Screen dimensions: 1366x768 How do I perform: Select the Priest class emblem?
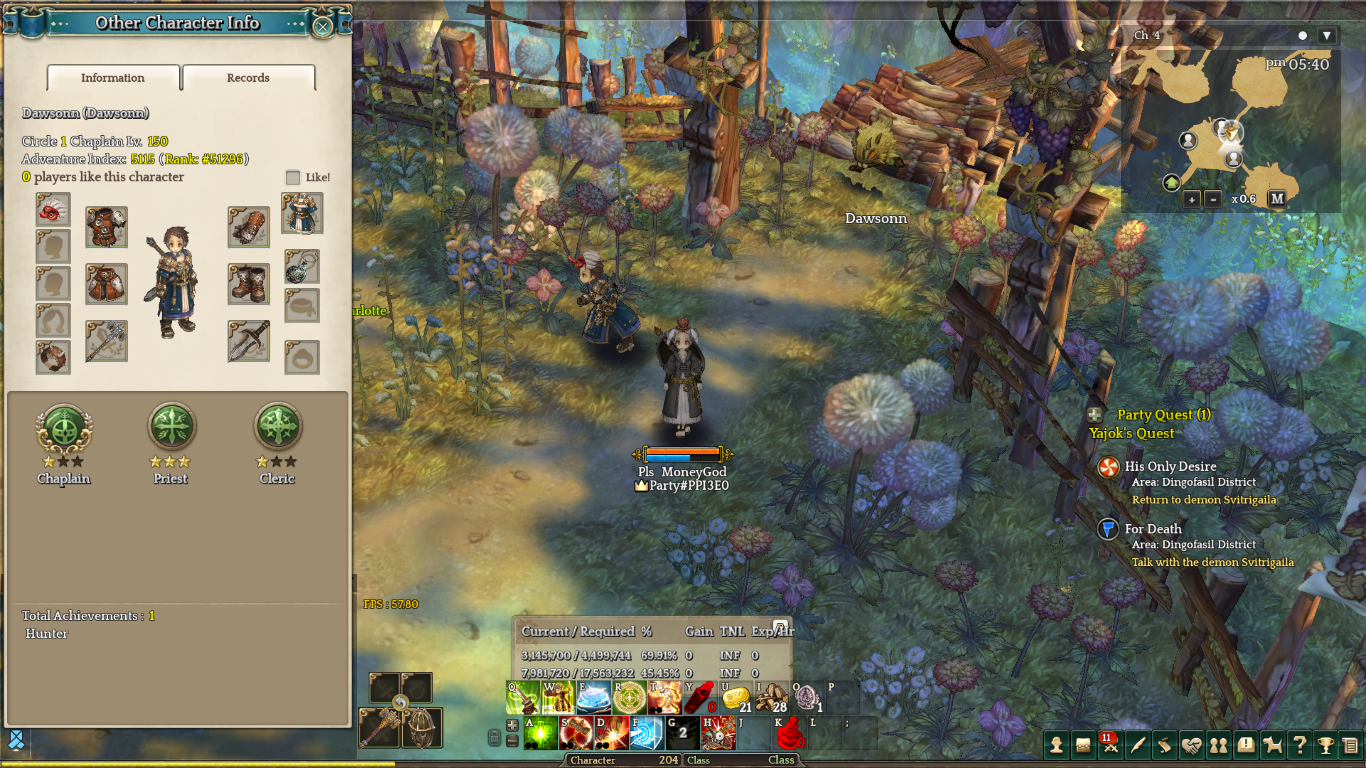(x=171, y=427)
